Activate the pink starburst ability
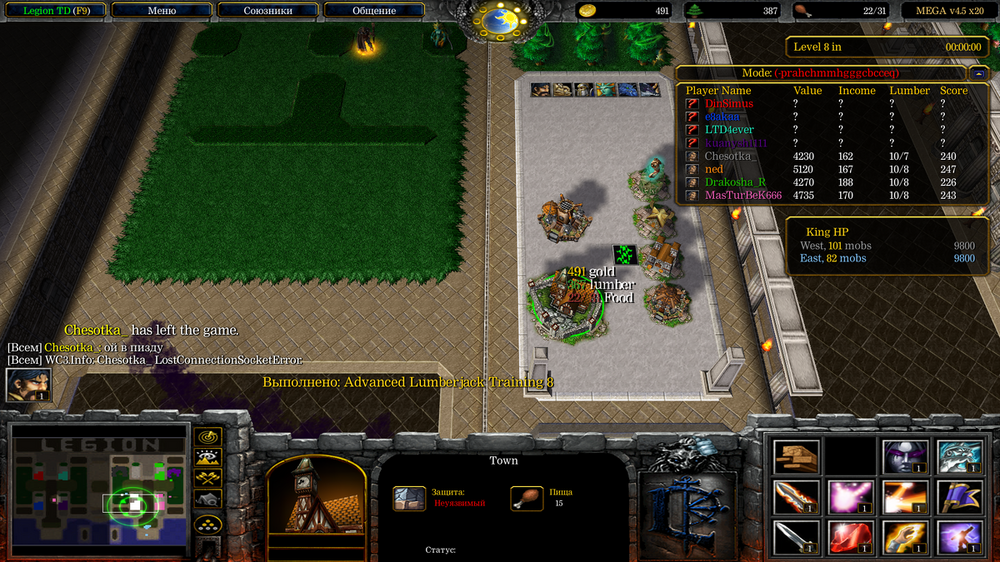1000x562 pixels. click(850, 496)
